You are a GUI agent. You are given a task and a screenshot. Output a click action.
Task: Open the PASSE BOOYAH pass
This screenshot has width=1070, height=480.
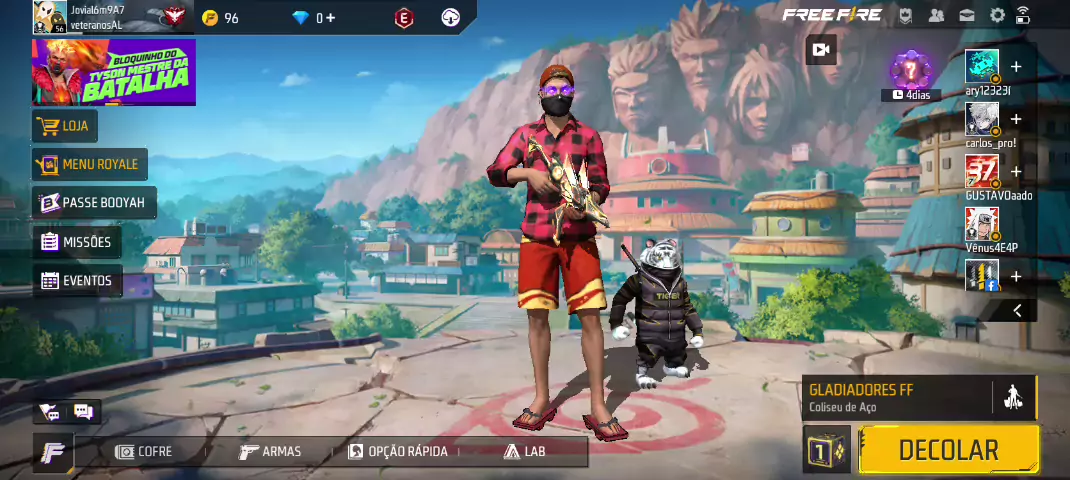click(x=93, y=203)
